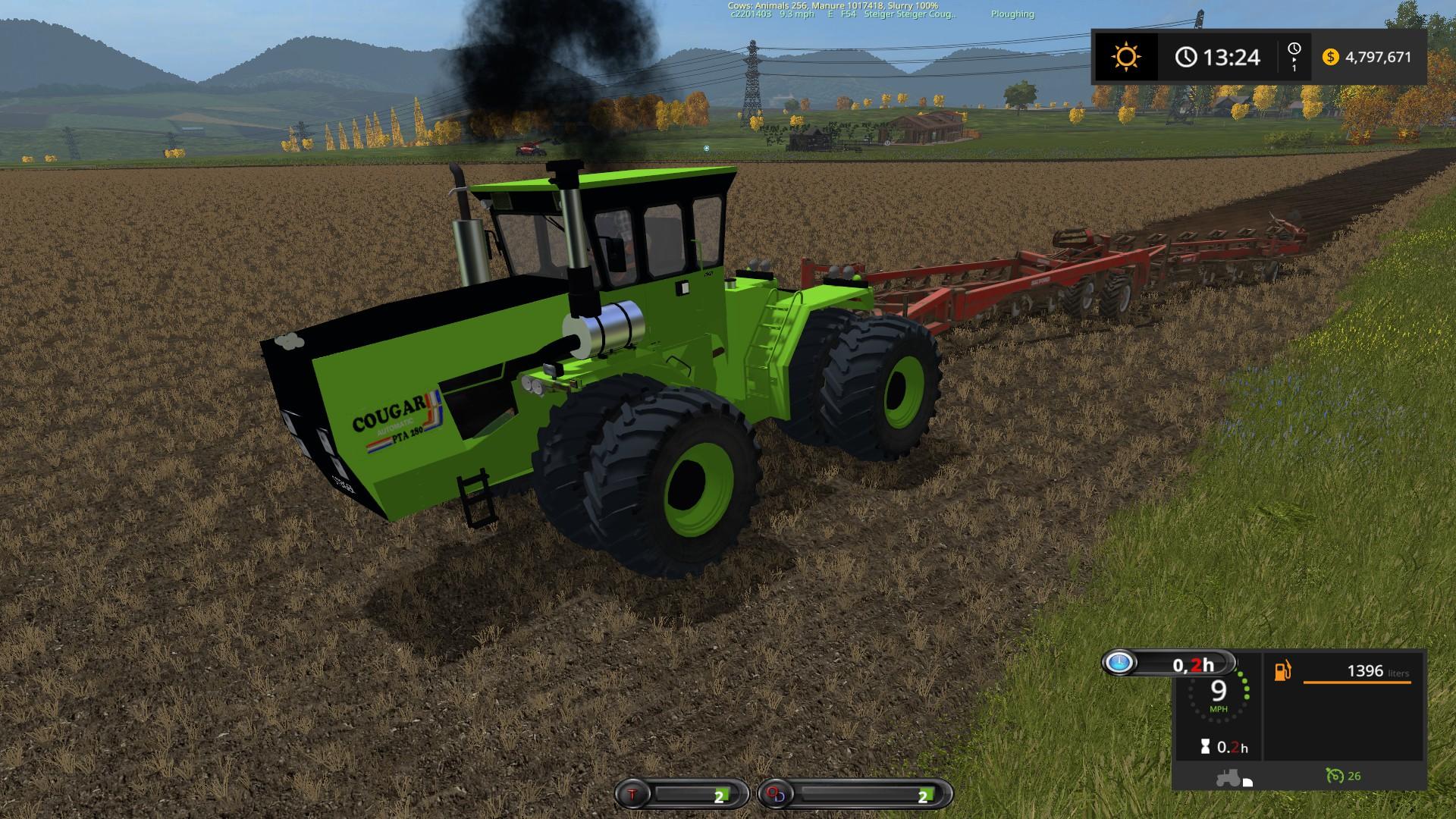The width and height of the screenshot is (1456, 819).
Task: Select the gold dollar coin icon
Action: click(1330, 57)
